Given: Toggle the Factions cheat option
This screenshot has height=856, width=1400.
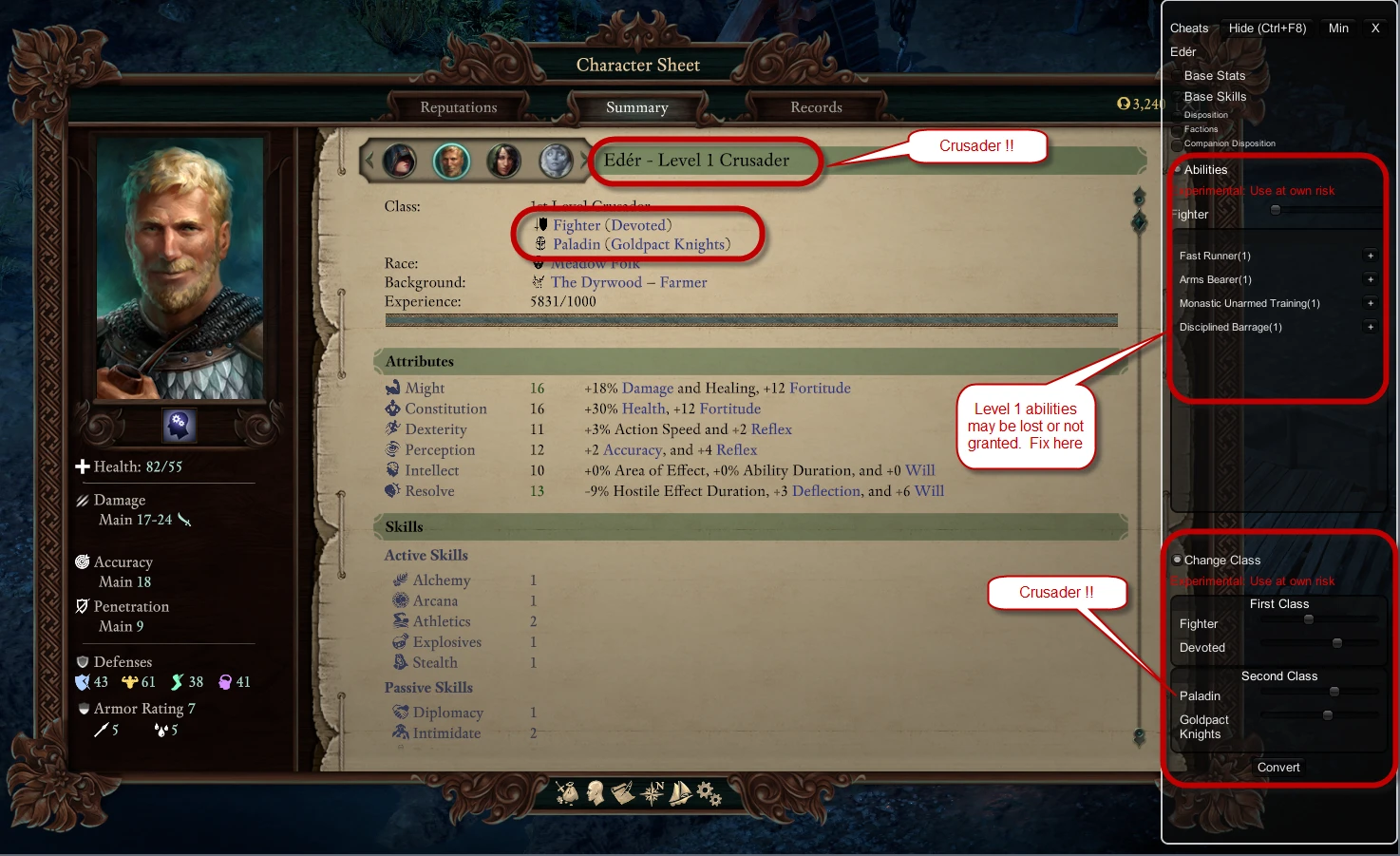Looking at the screenshot, I should pos(1176,128).
